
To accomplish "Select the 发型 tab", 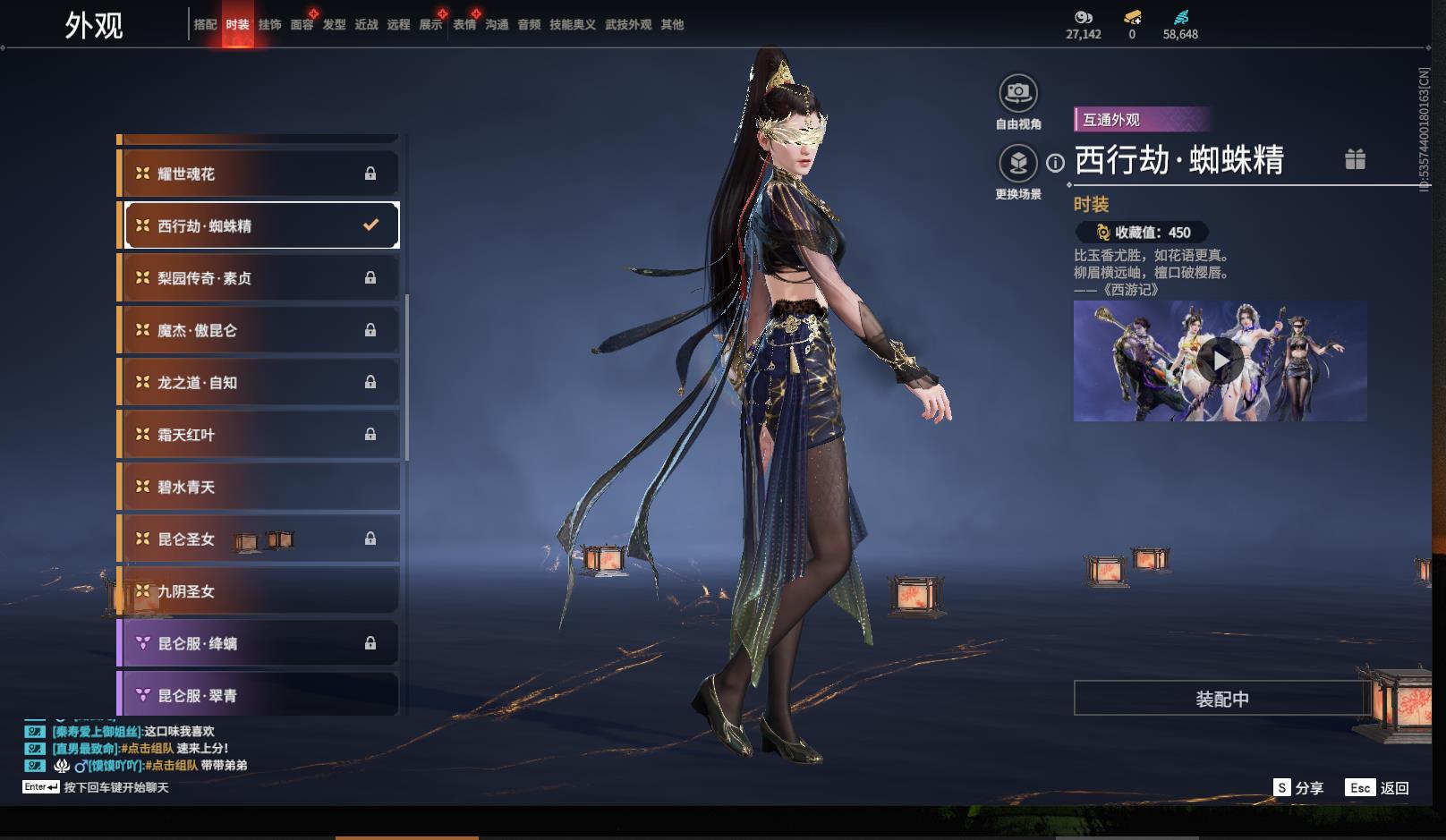I will tap(334, 25).
